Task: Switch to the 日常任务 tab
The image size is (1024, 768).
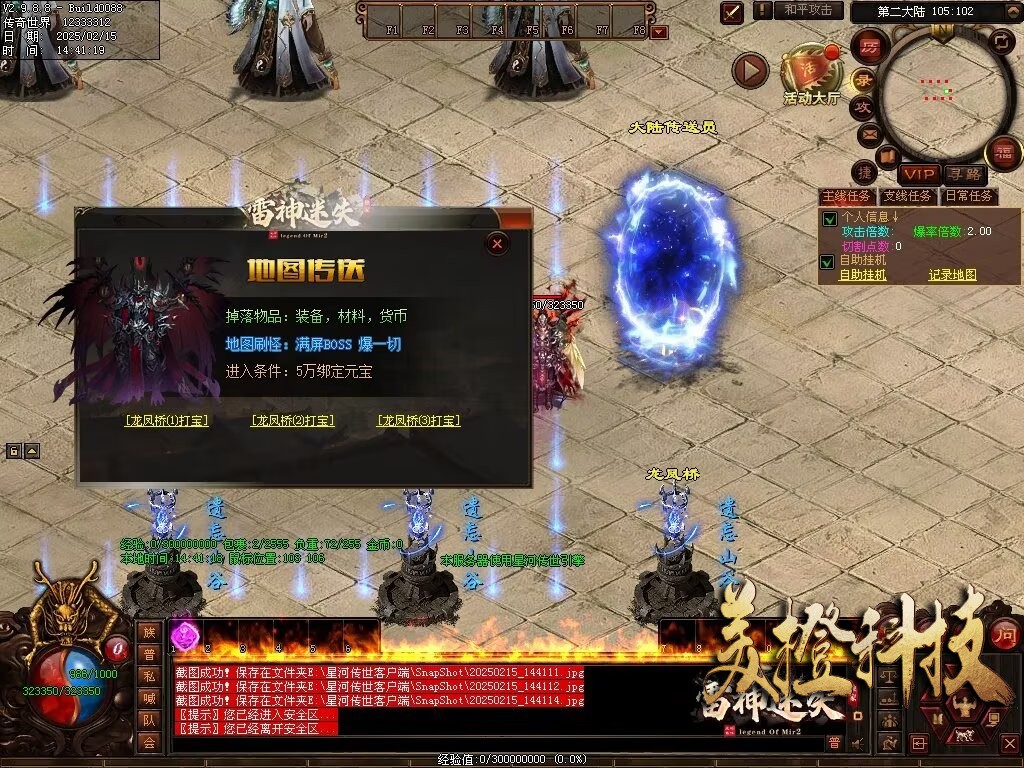Action: (x=969, y=196)
